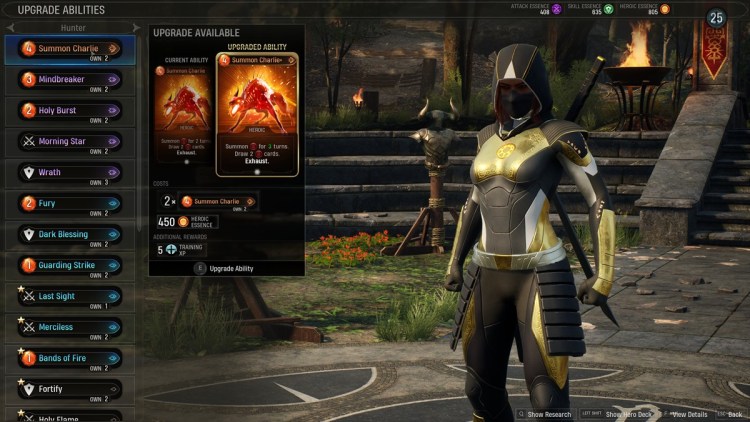Choose the Guarding Strike ability
Viewport: 750px width, 422px height.
pyautogui.click(x=68, y=265)
